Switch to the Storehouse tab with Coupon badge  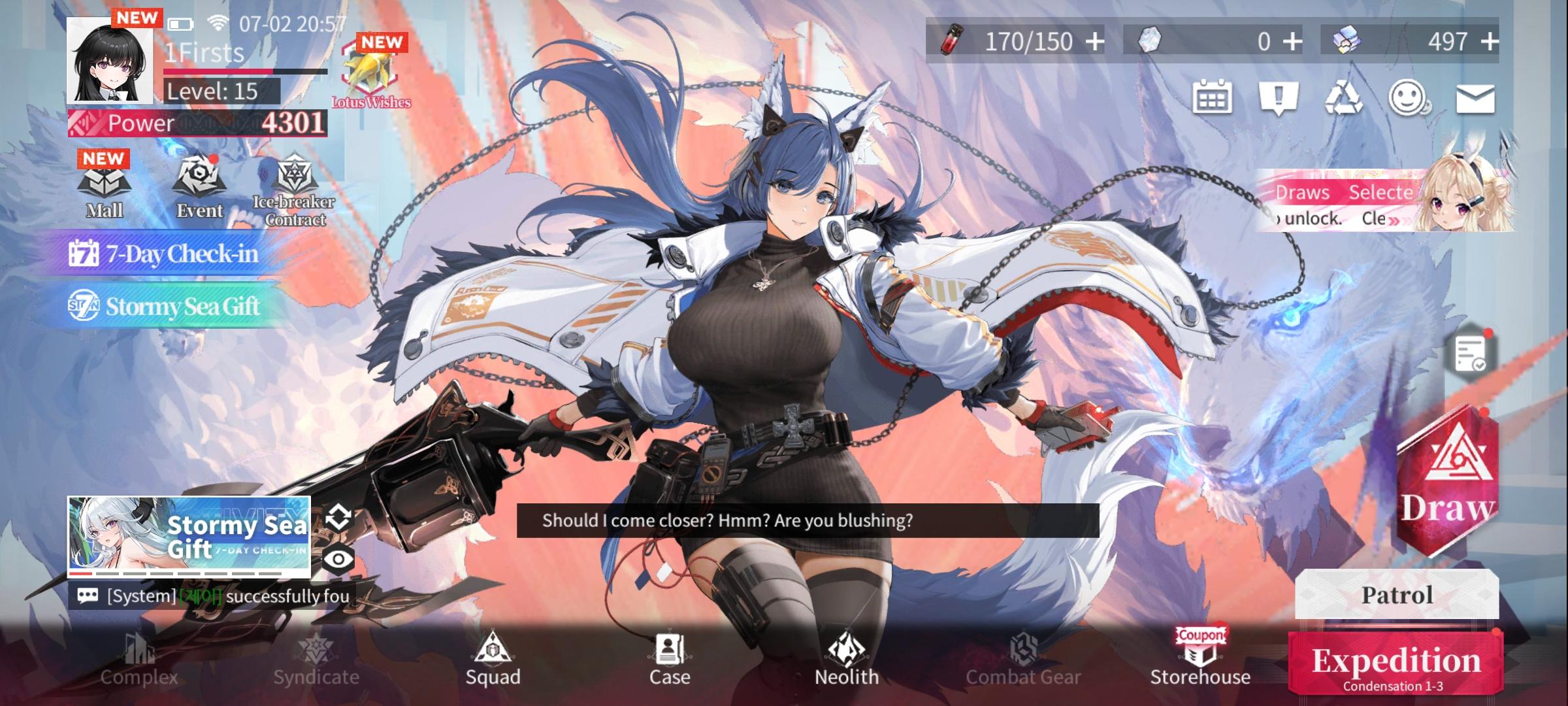tap(1200, 660)
